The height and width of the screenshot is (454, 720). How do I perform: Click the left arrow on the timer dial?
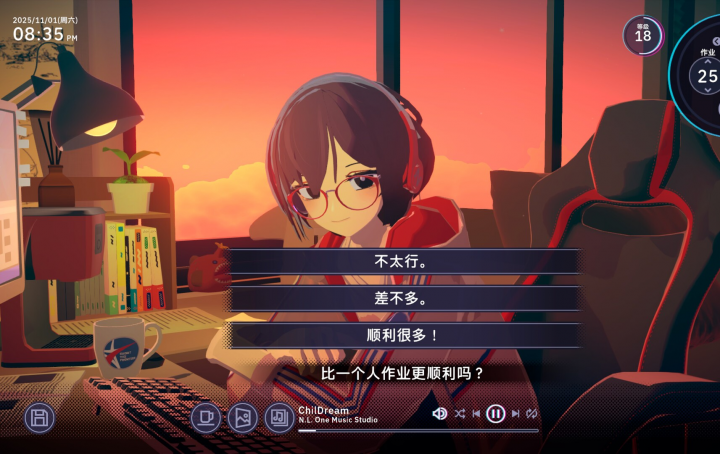(x=717, y=41)
